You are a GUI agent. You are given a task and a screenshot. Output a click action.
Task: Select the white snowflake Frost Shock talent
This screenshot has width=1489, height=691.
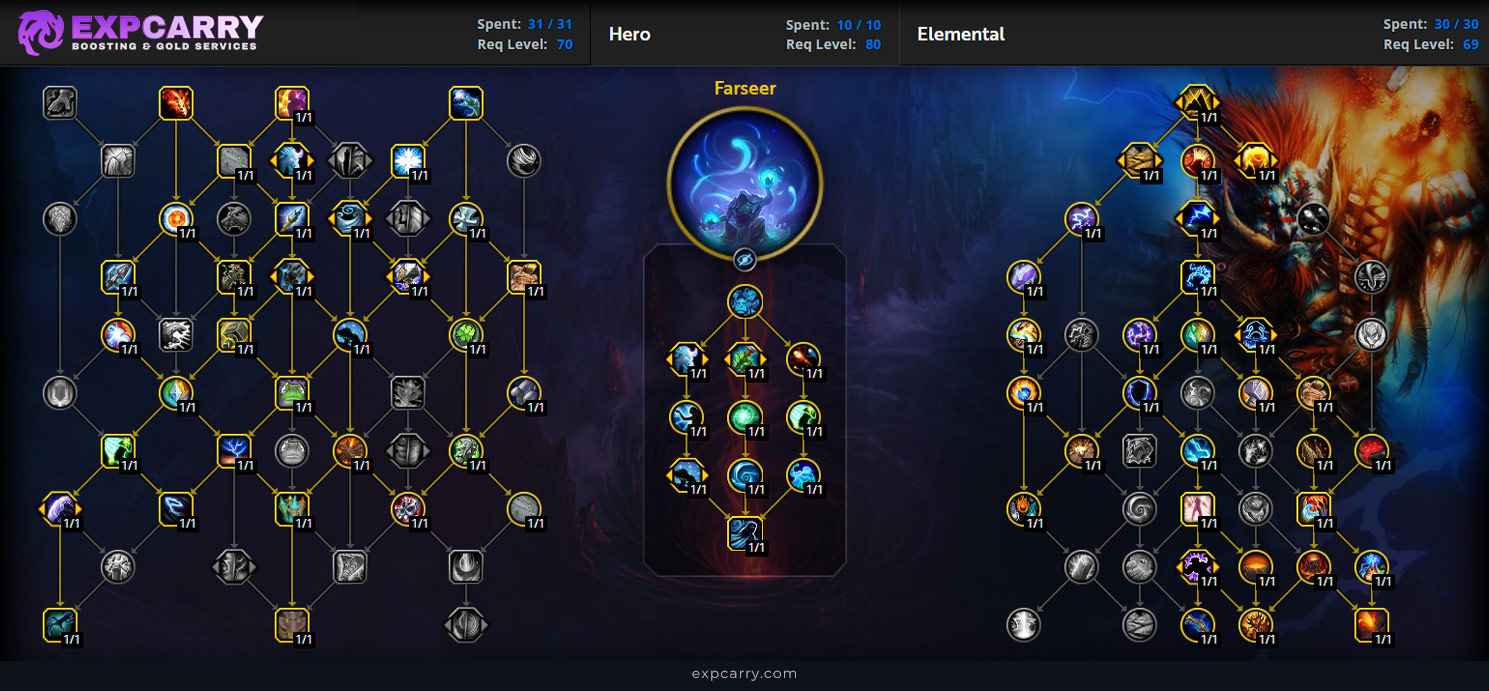click(x=408, y=160)
